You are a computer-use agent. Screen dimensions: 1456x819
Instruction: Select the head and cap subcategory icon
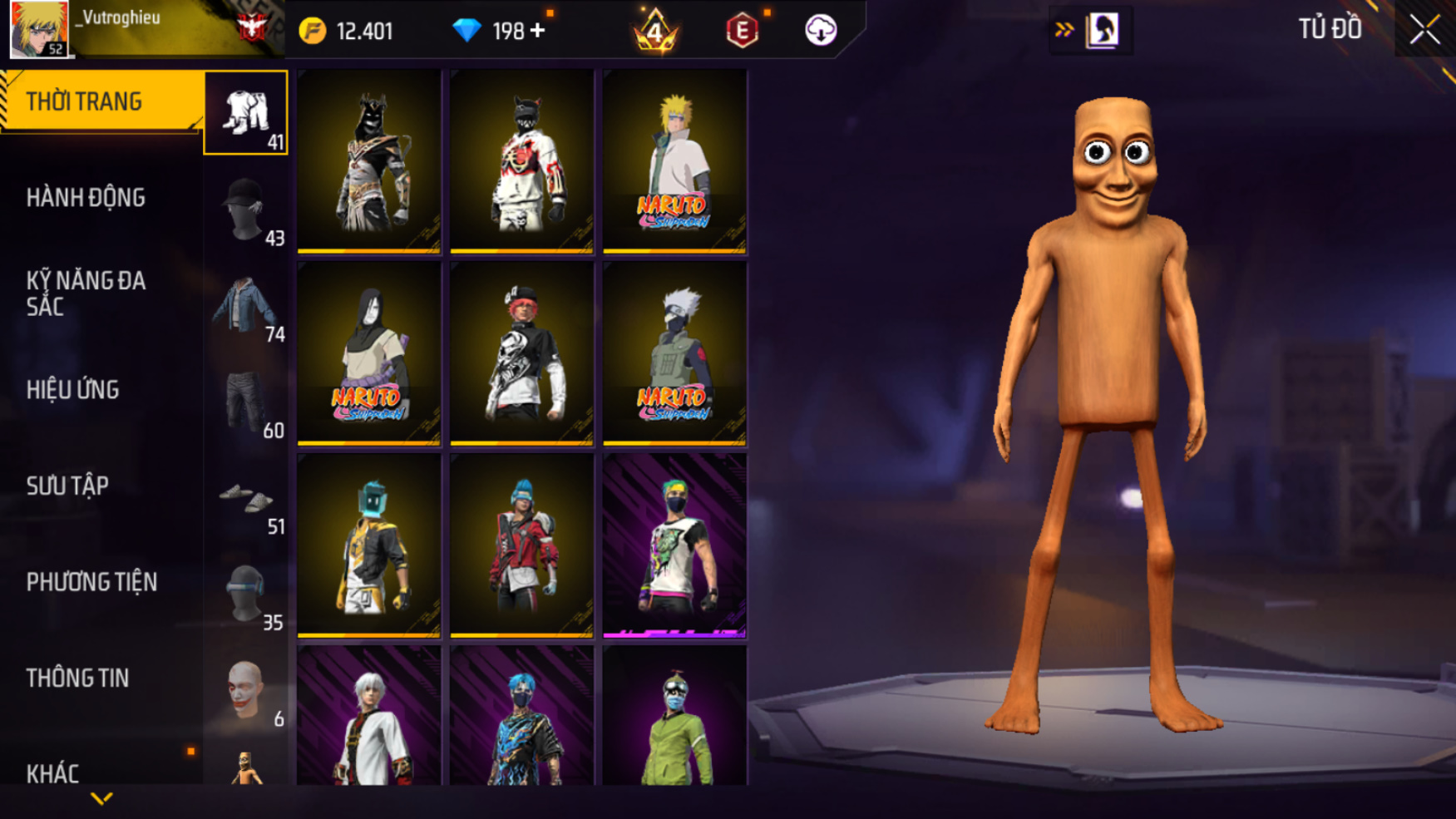point(246,210)
